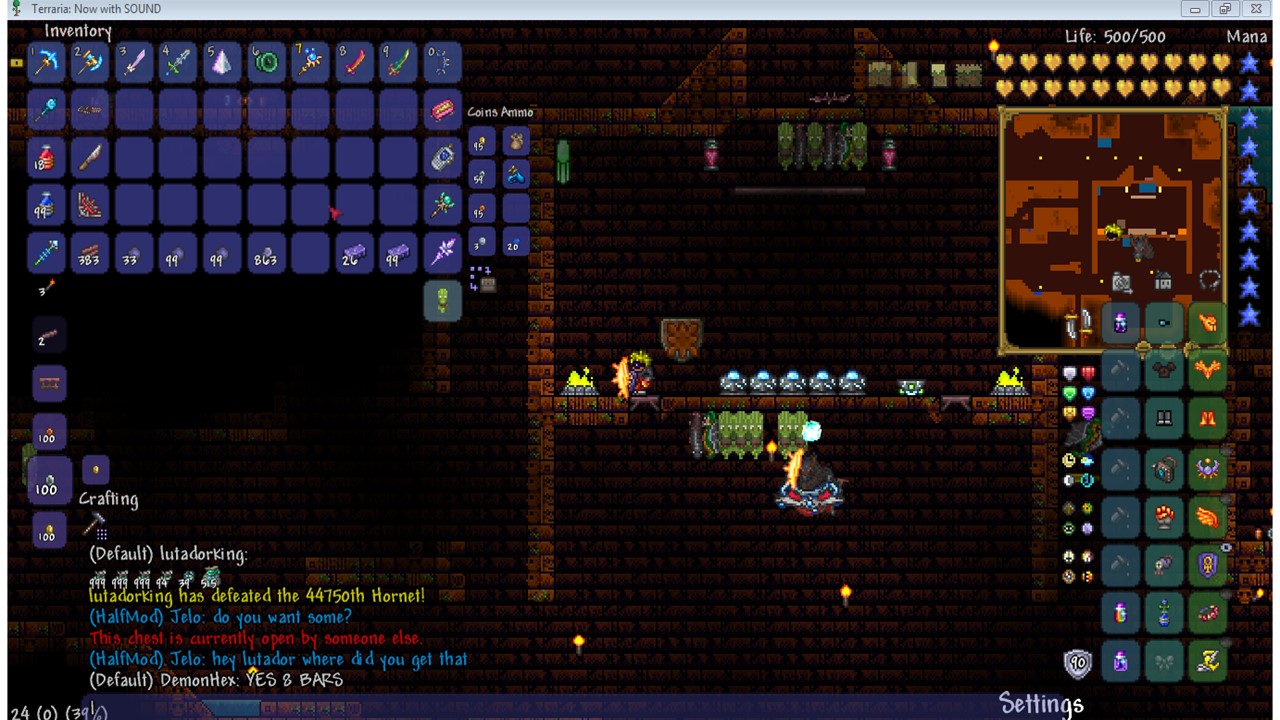The image size is (1280, 720).
Task: Click the minimap
Action: click(1112, 230)
